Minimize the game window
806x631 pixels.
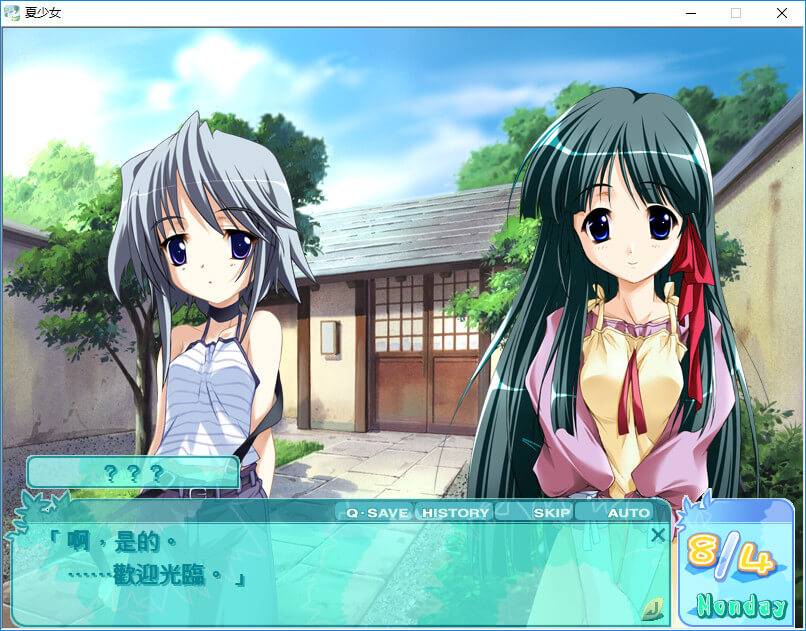click(690, 13)
